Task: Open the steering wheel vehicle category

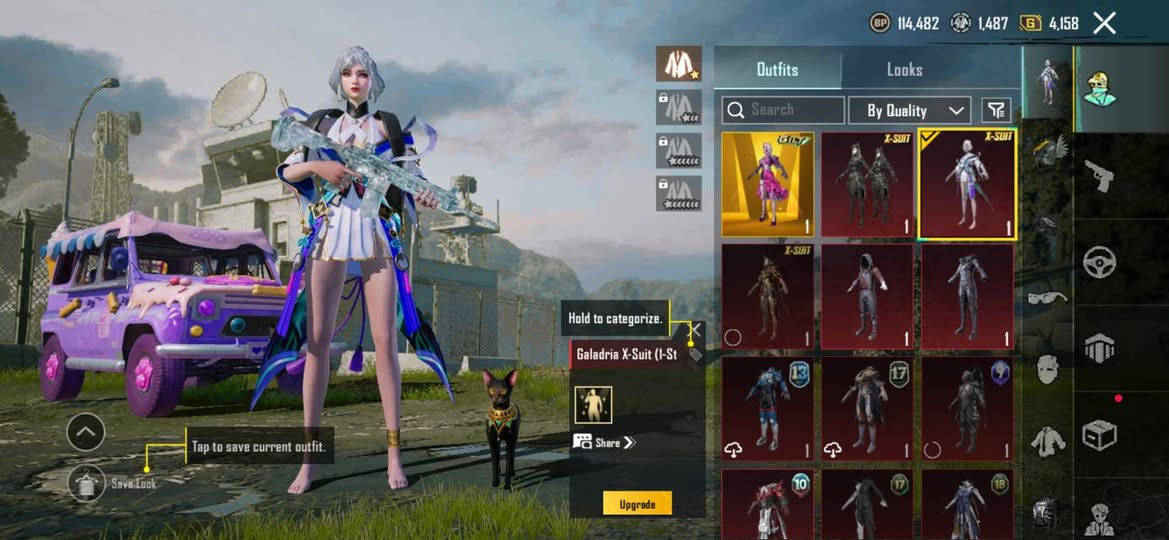Action: pos(1100,262)
